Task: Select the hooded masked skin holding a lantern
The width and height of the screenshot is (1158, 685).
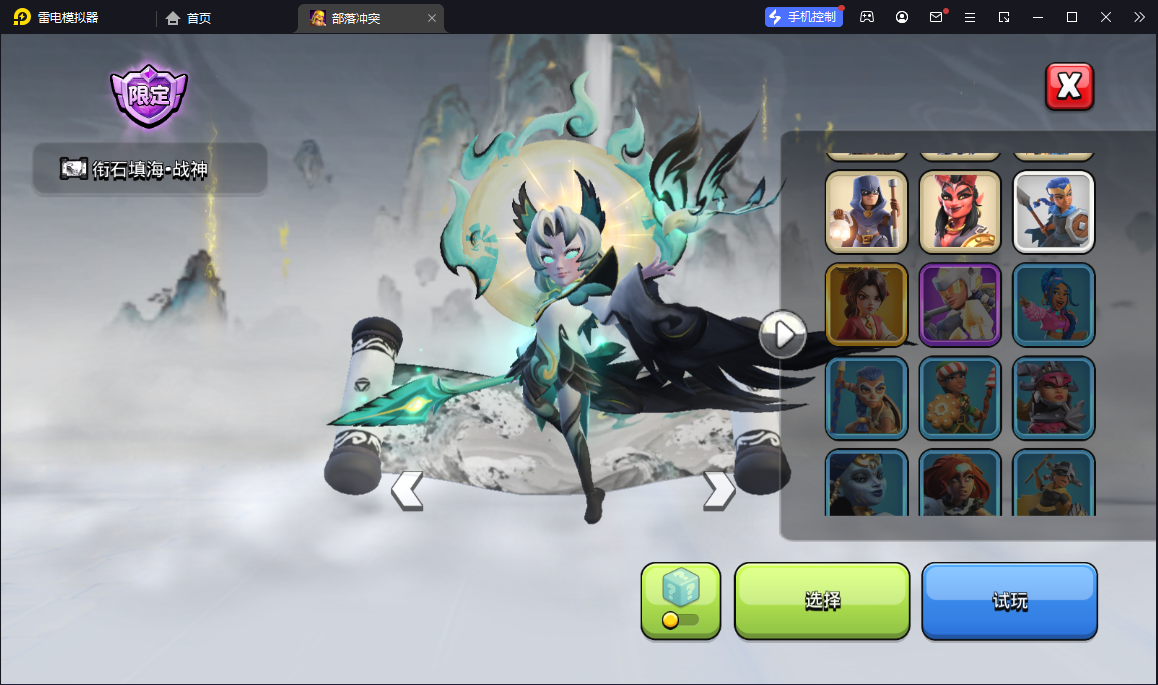Action: tap(866, 212)
